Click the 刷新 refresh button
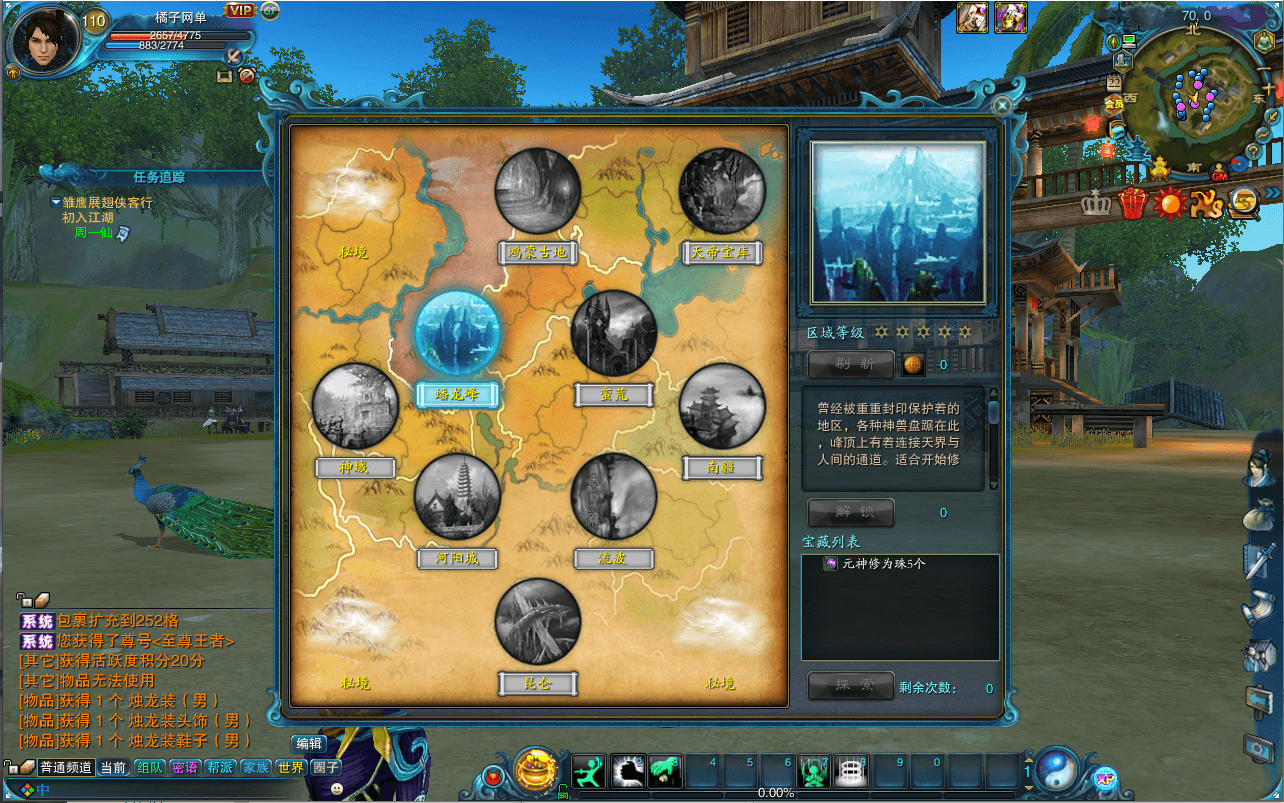Image resolution: width=1284 pixels, height=803 pixels. pyautogui.click(x=851, y=364)
